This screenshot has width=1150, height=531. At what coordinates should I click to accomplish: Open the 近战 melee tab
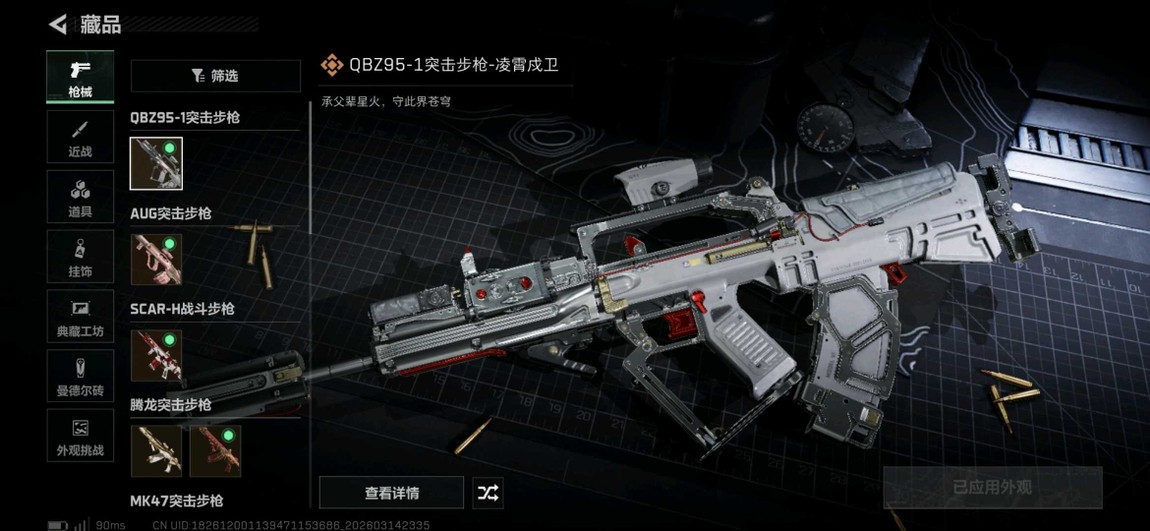[80, 137]
